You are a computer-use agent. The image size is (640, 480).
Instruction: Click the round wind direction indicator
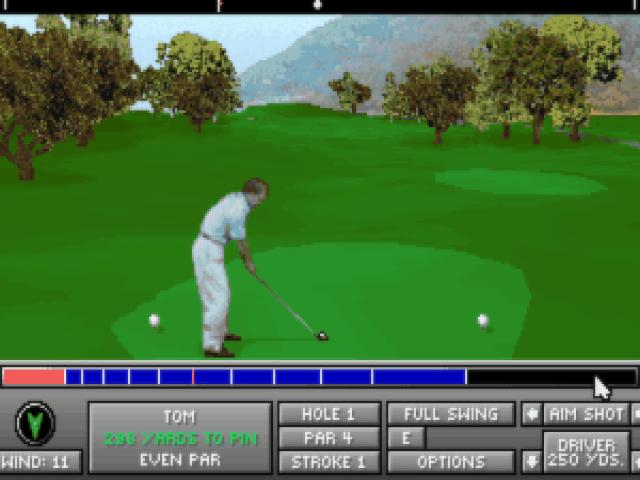click(x=35, y=424)
